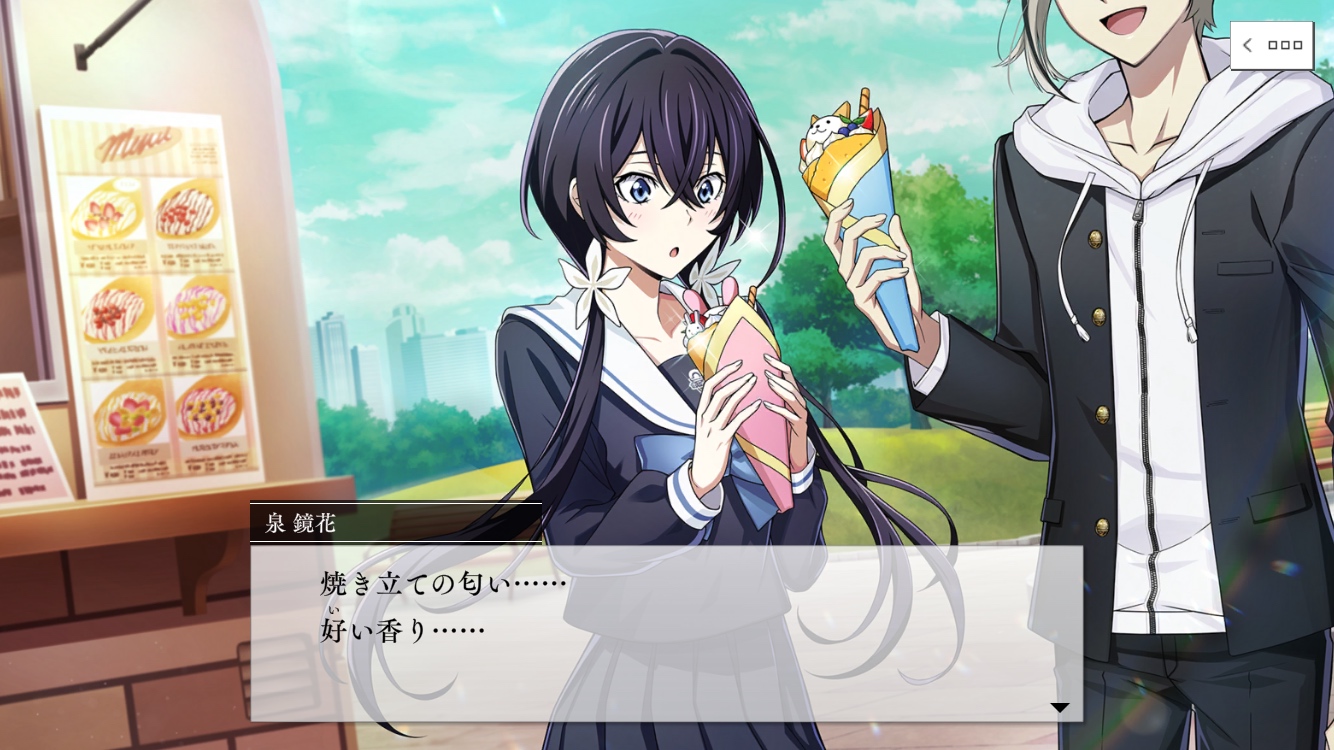This screenshot has width=1334, height=750.
Task: Advance dialogue with the black arrow indicator
Action: pos(1059,708)
